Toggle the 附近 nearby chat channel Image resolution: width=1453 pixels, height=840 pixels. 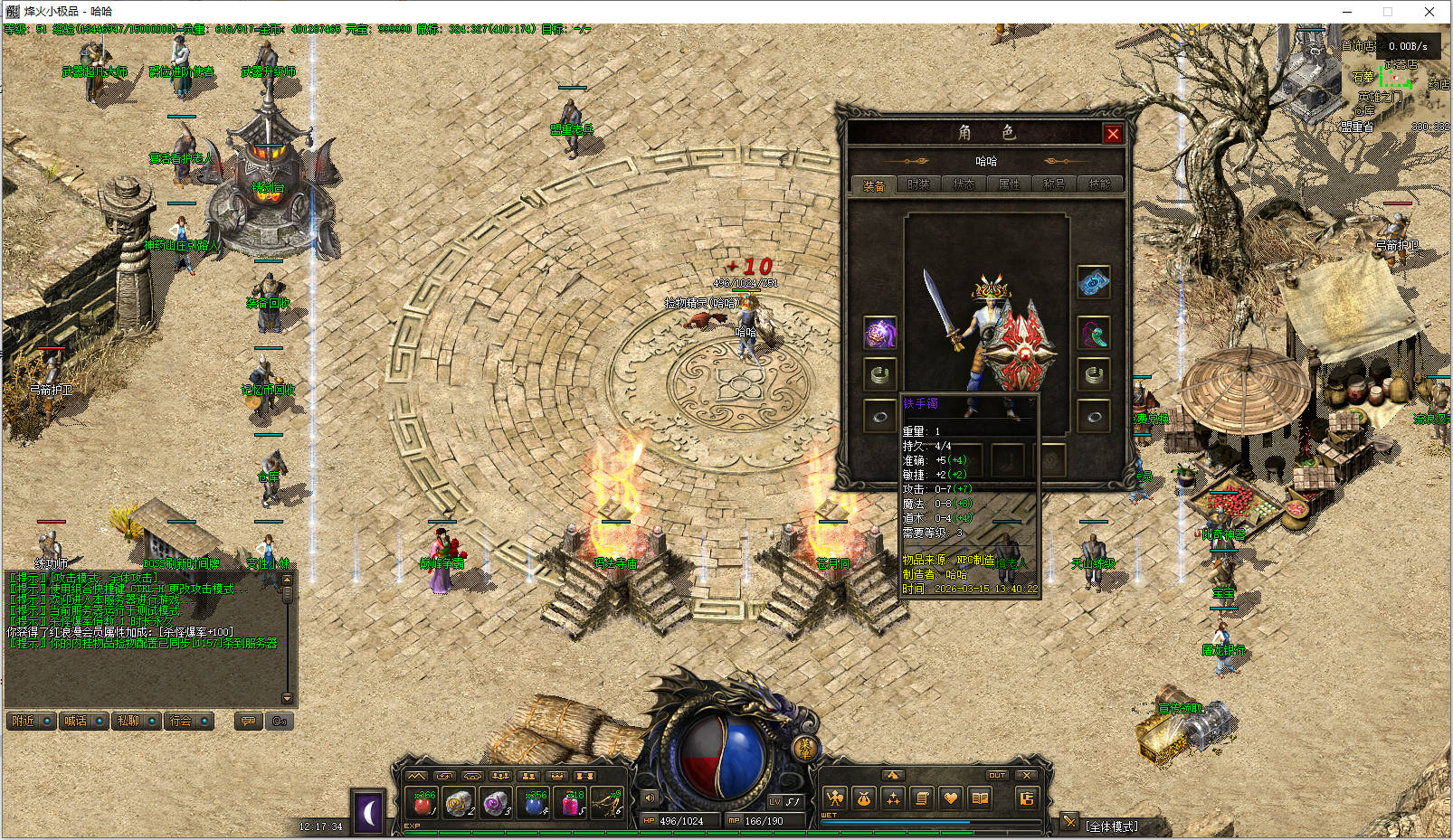31,721
